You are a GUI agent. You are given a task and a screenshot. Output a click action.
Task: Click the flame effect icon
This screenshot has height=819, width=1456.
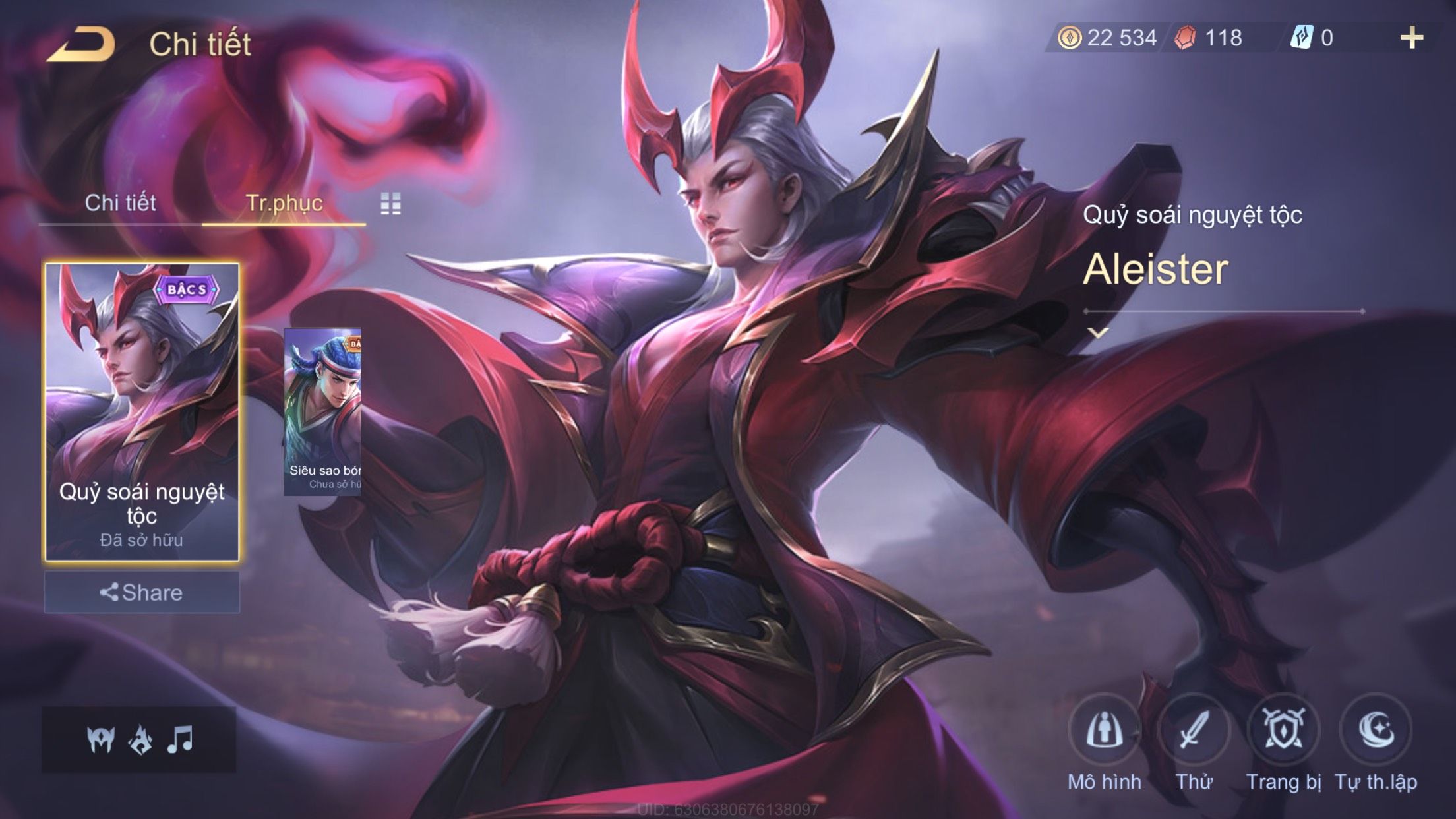pos(140,739)
